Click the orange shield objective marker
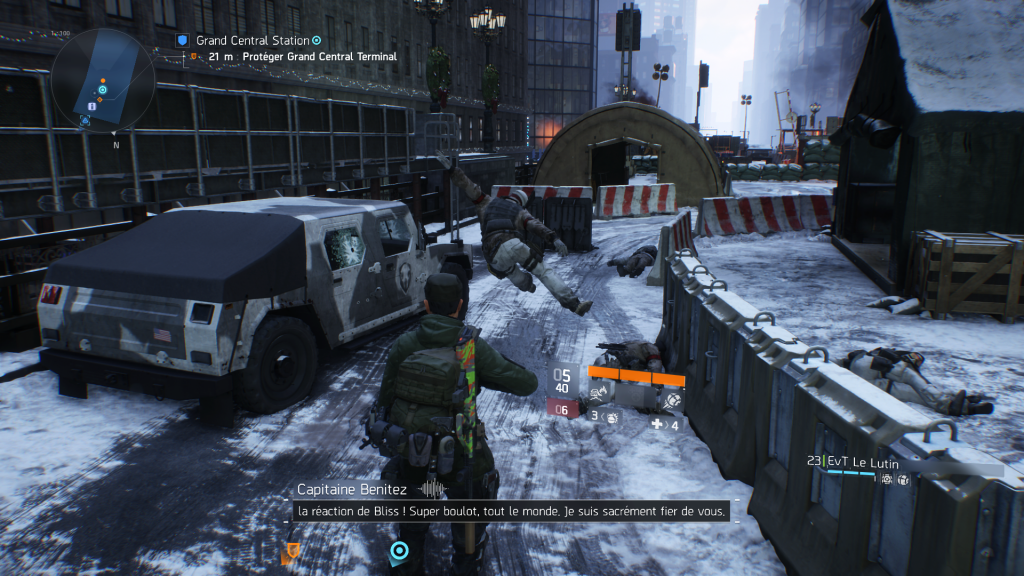 [293, 550]
